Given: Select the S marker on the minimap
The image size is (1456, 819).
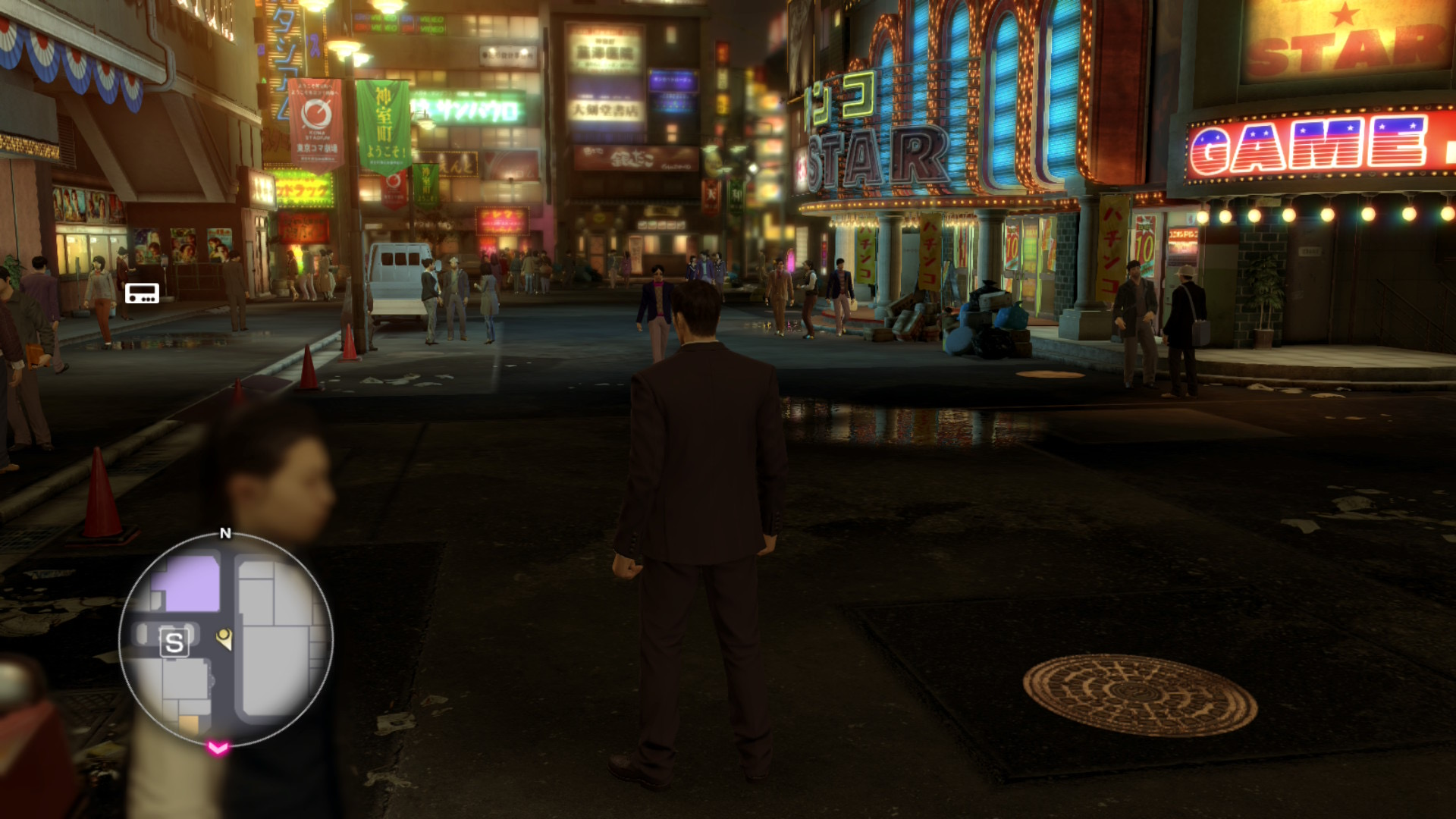Looking at the screenshot, I should coord(174,643).
